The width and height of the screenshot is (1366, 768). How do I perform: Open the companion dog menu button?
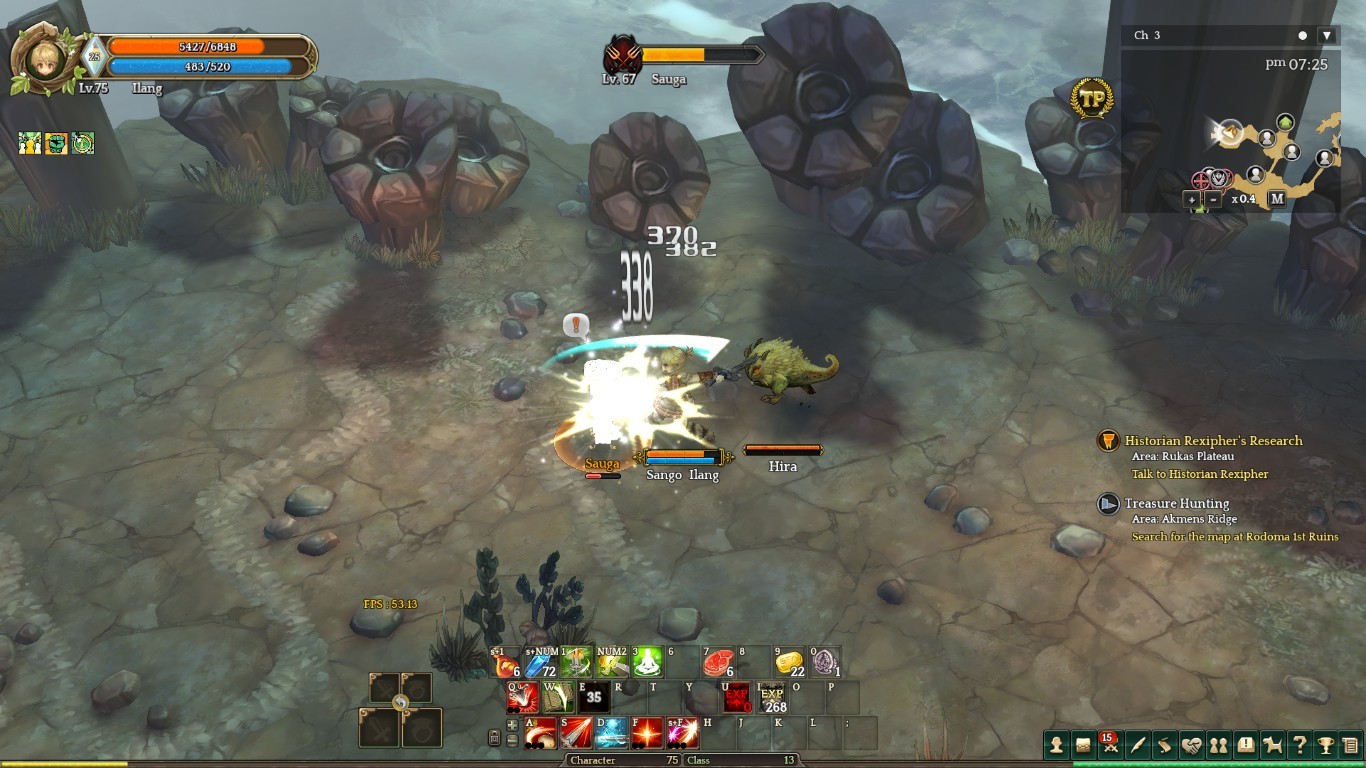pos(1272,745)
